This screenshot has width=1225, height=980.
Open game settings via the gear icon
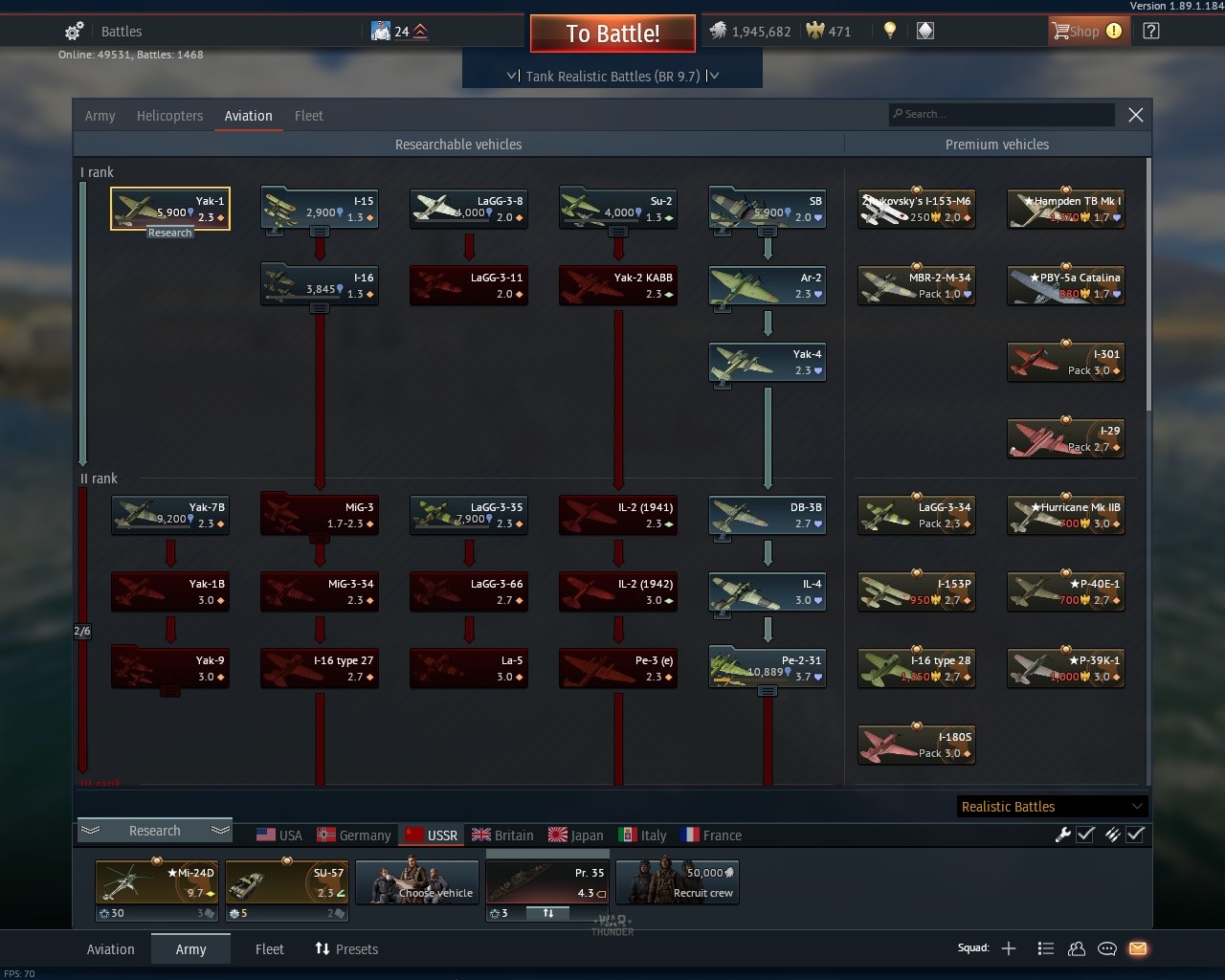coord(73,31)
